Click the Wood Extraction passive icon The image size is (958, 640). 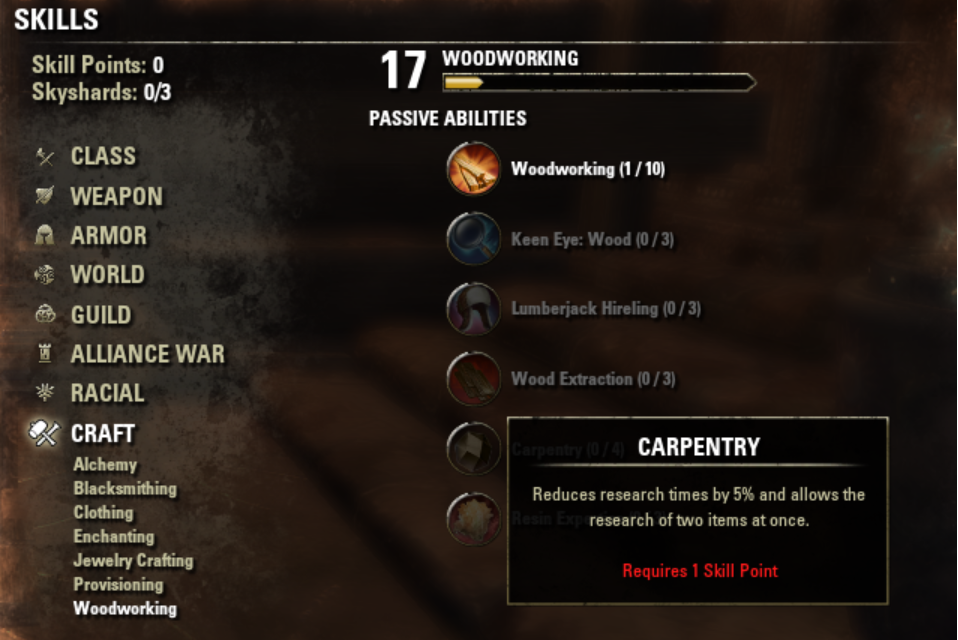coord(473,379)
